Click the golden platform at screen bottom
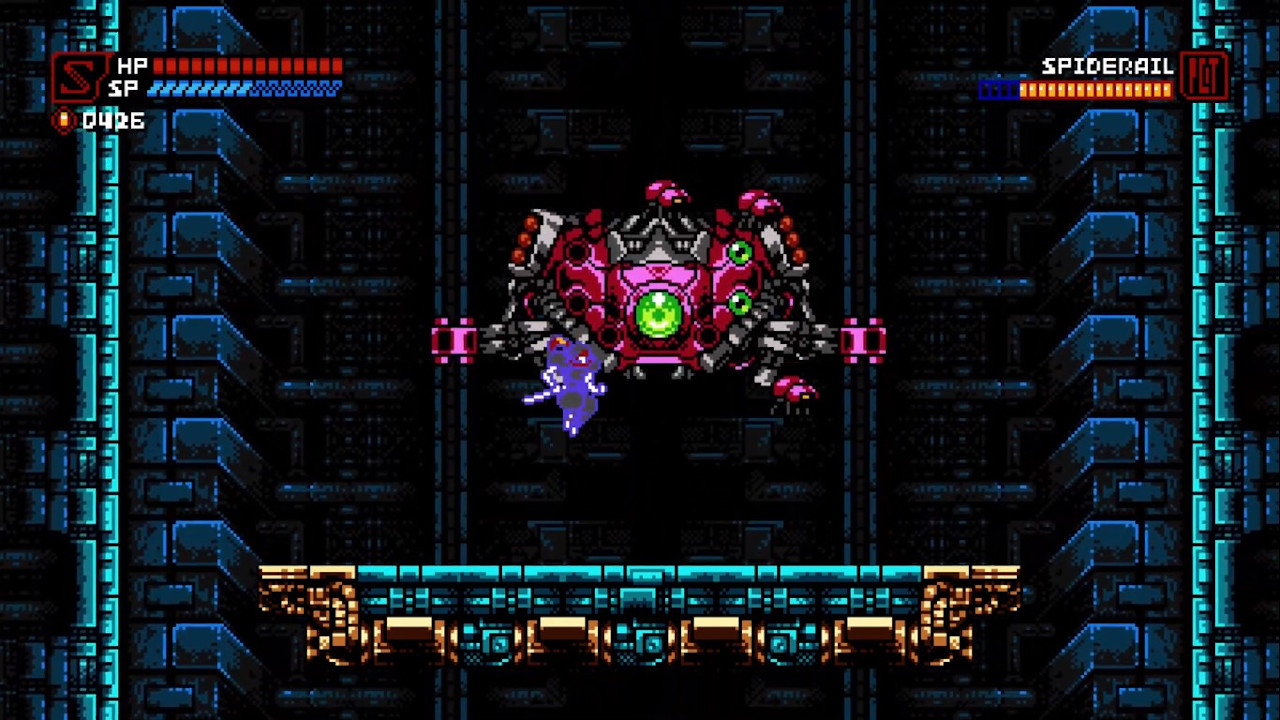 click(640, 610)
